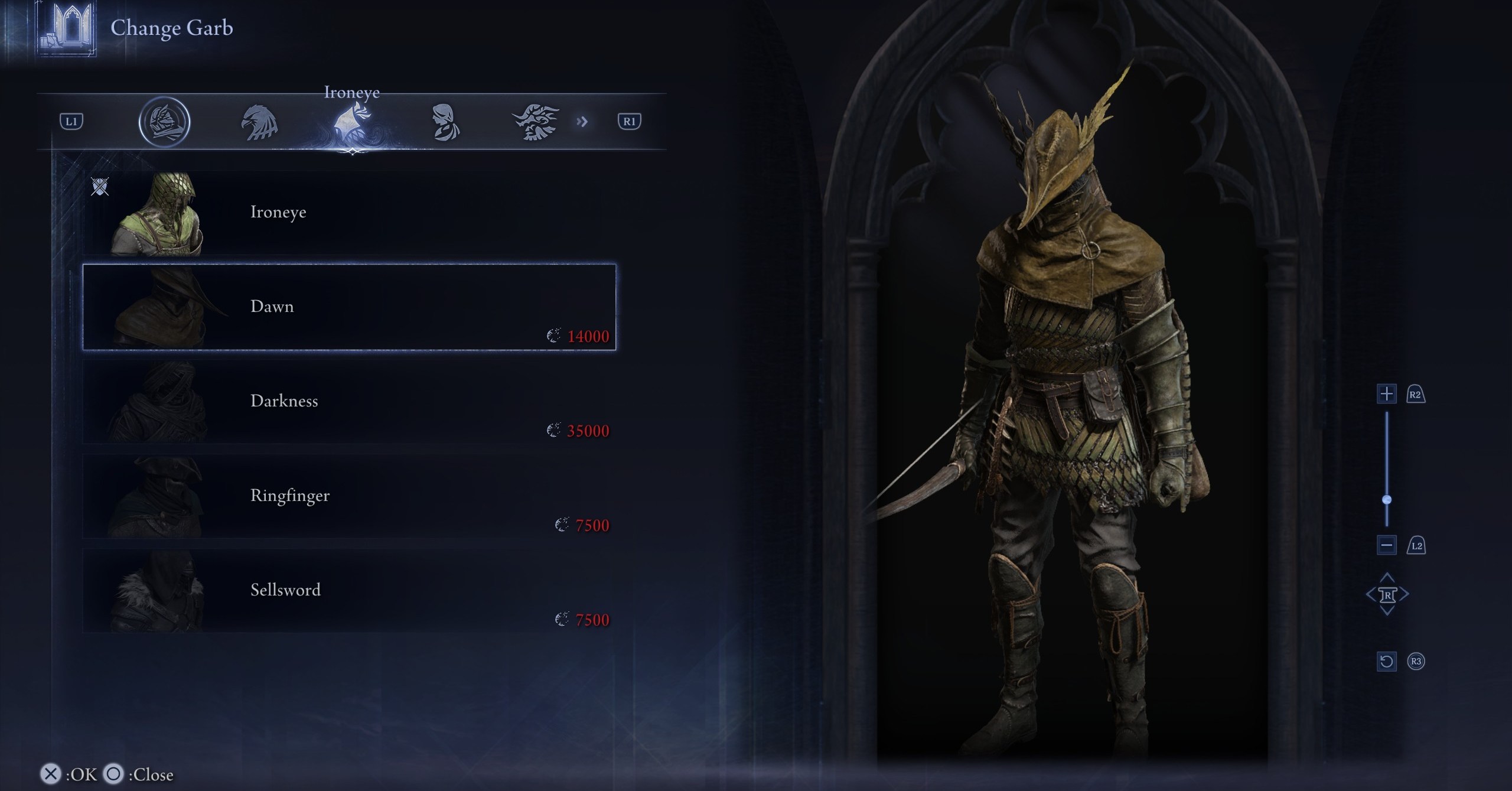Select the Ironeye default garb
This screenshot has width=1512, height=791.
[348, 213]
